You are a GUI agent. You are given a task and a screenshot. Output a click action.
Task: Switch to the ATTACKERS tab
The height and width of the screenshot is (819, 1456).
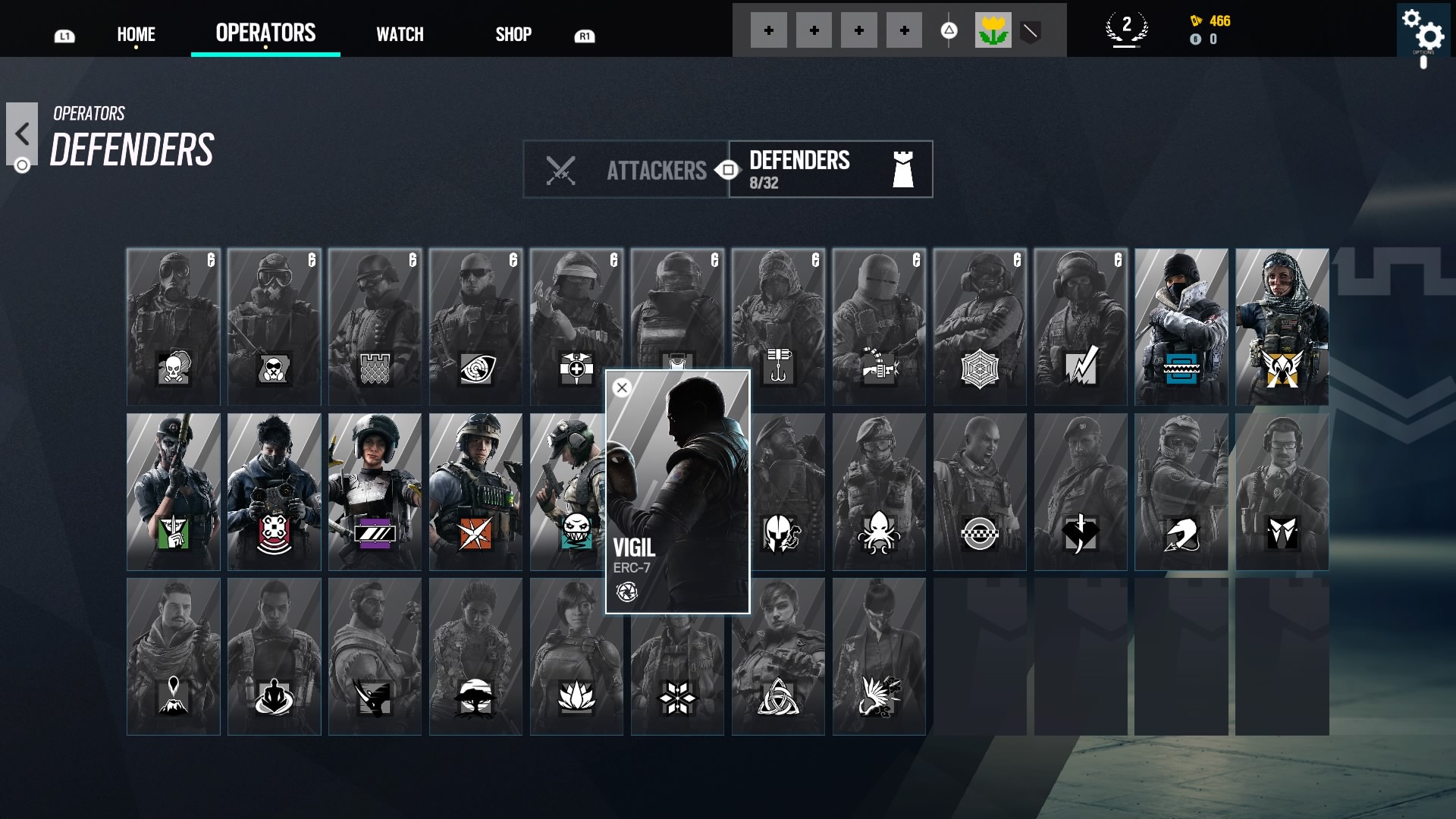[x=657, y=171]
